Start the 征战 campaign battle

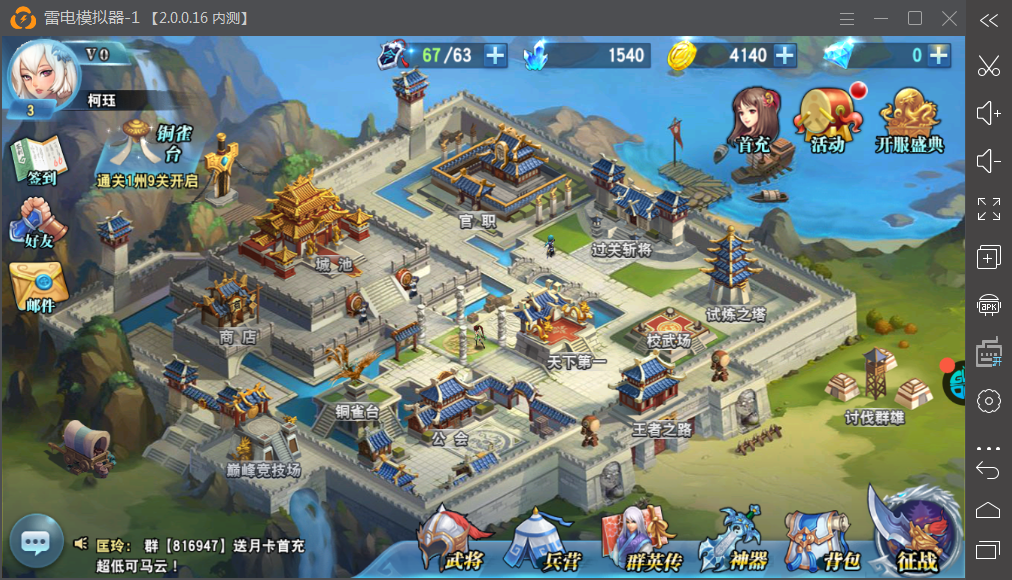coord(912,532)
